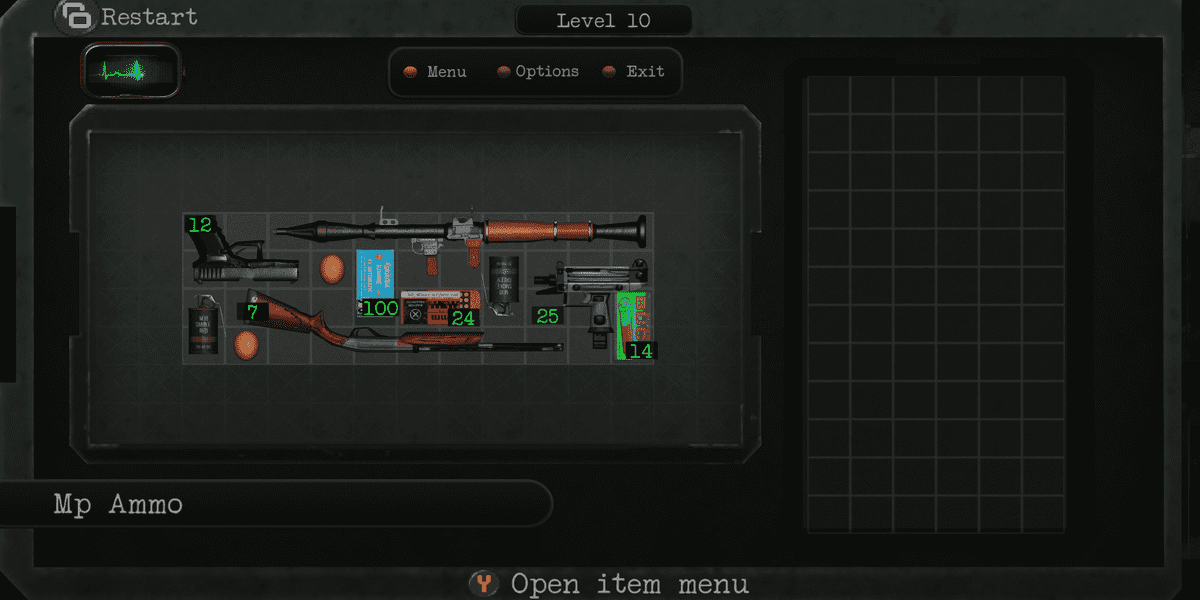
Task: Select the blue ammo box showing 100
Action: click(x=376, y=281)
